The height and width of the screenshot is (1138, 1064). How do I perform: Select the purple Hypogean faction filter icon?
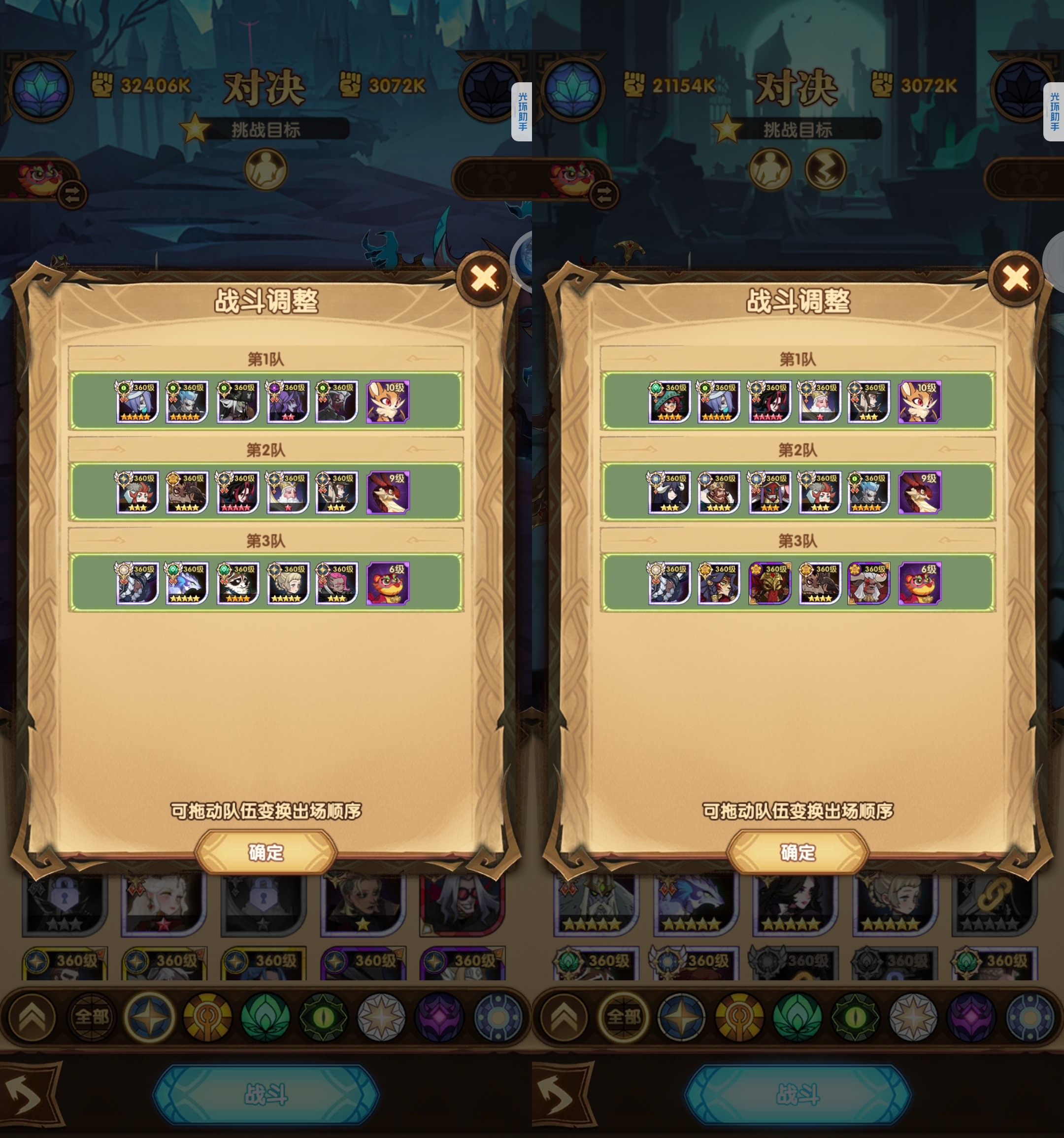(x=441, y=1018)
